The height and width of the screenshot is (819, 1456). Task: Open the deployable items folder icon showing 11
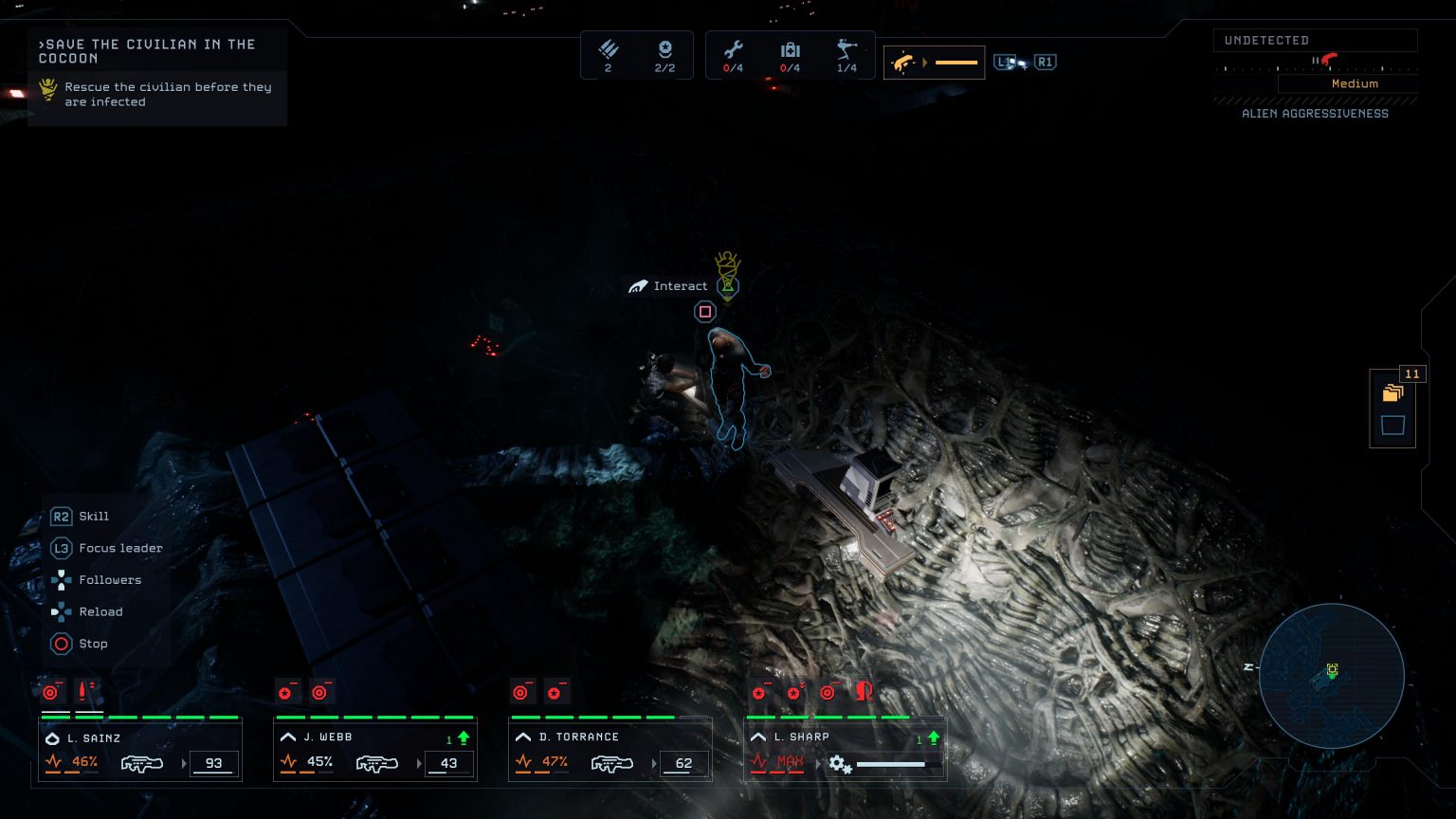[1392, 391]
